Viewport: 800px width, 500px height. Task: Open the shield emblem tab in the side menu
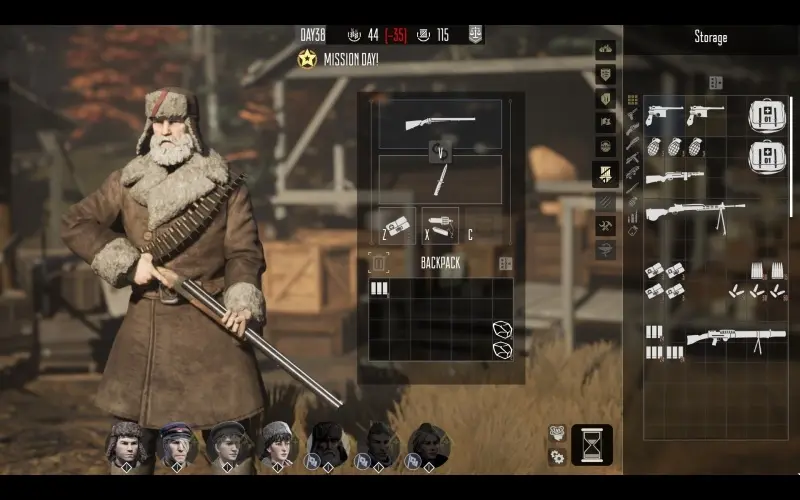(x=605, y=74)
